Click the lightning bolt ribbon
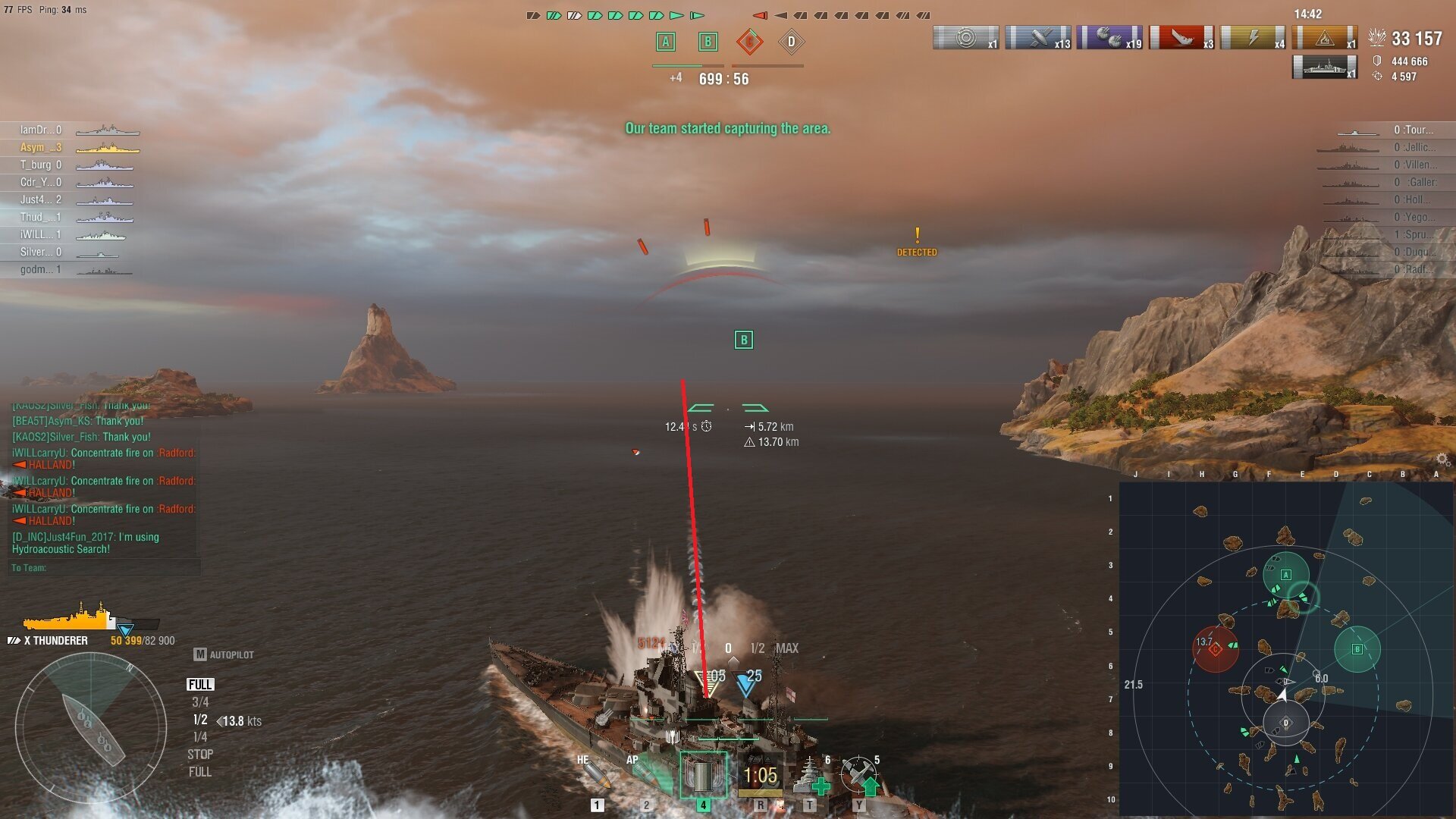The image size is (1456, 819). (x=1253, y=37)
